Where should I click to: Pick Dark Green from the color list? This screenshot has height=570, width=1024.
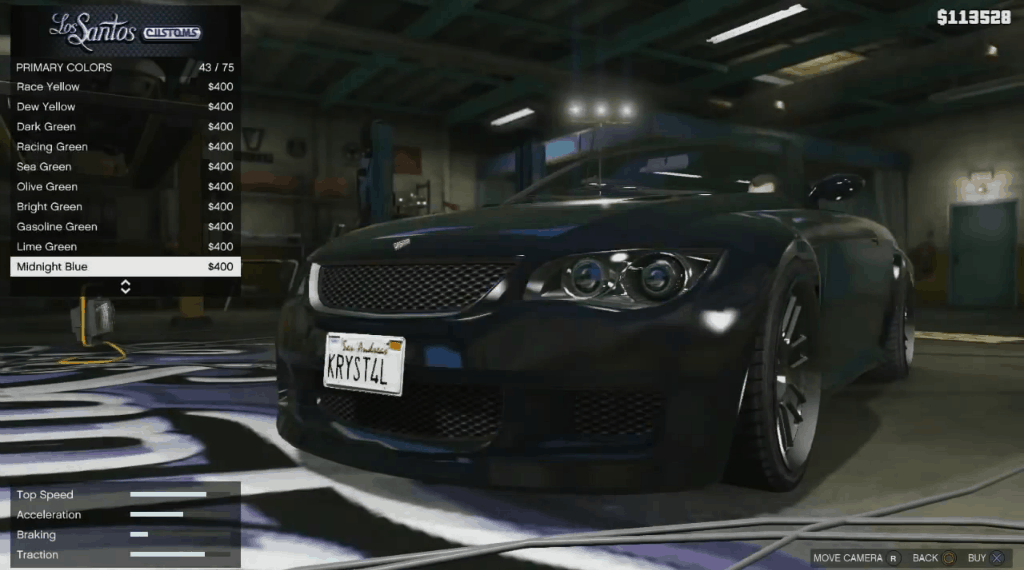pos(124,127)
